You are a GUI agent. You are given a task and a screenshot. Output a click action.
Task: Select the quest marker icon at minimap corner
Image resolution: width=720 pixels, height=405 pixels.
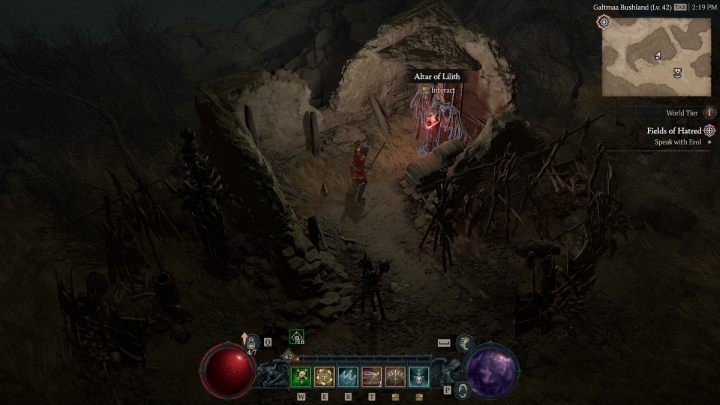[x=604, y=21]
